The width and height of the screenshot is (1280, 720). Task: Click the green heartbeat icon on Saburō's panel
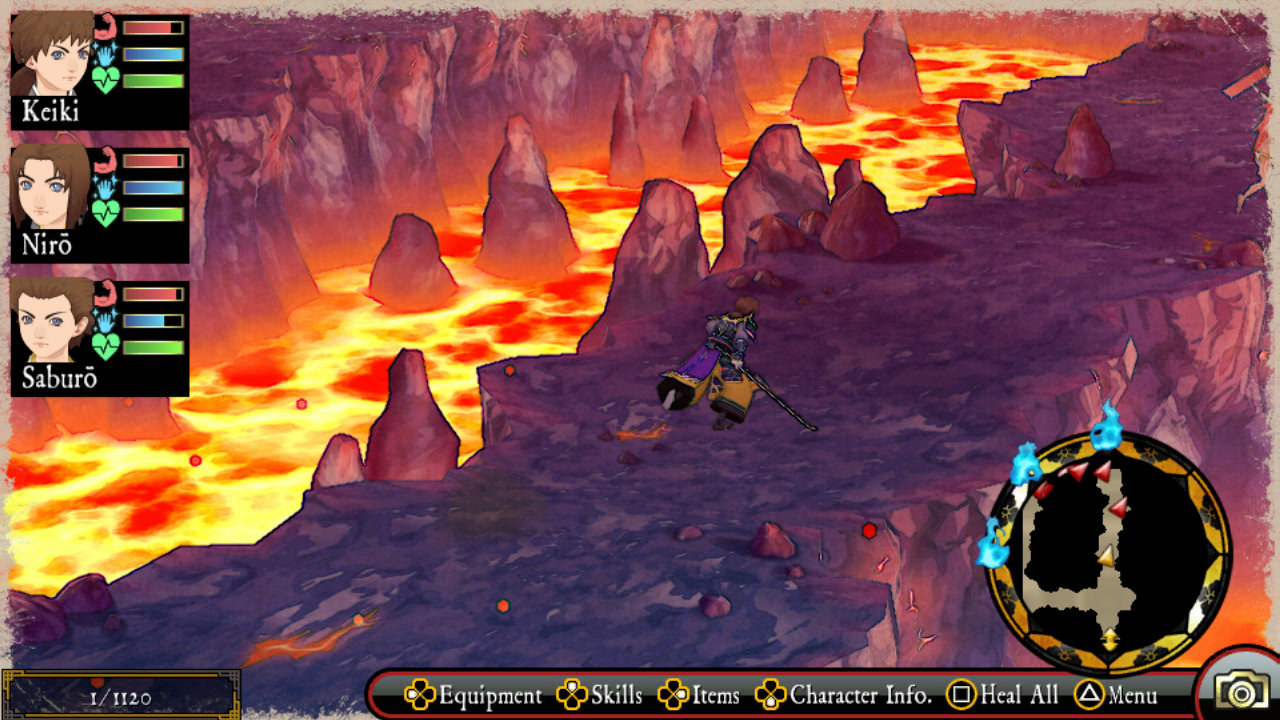click(105, 345)
